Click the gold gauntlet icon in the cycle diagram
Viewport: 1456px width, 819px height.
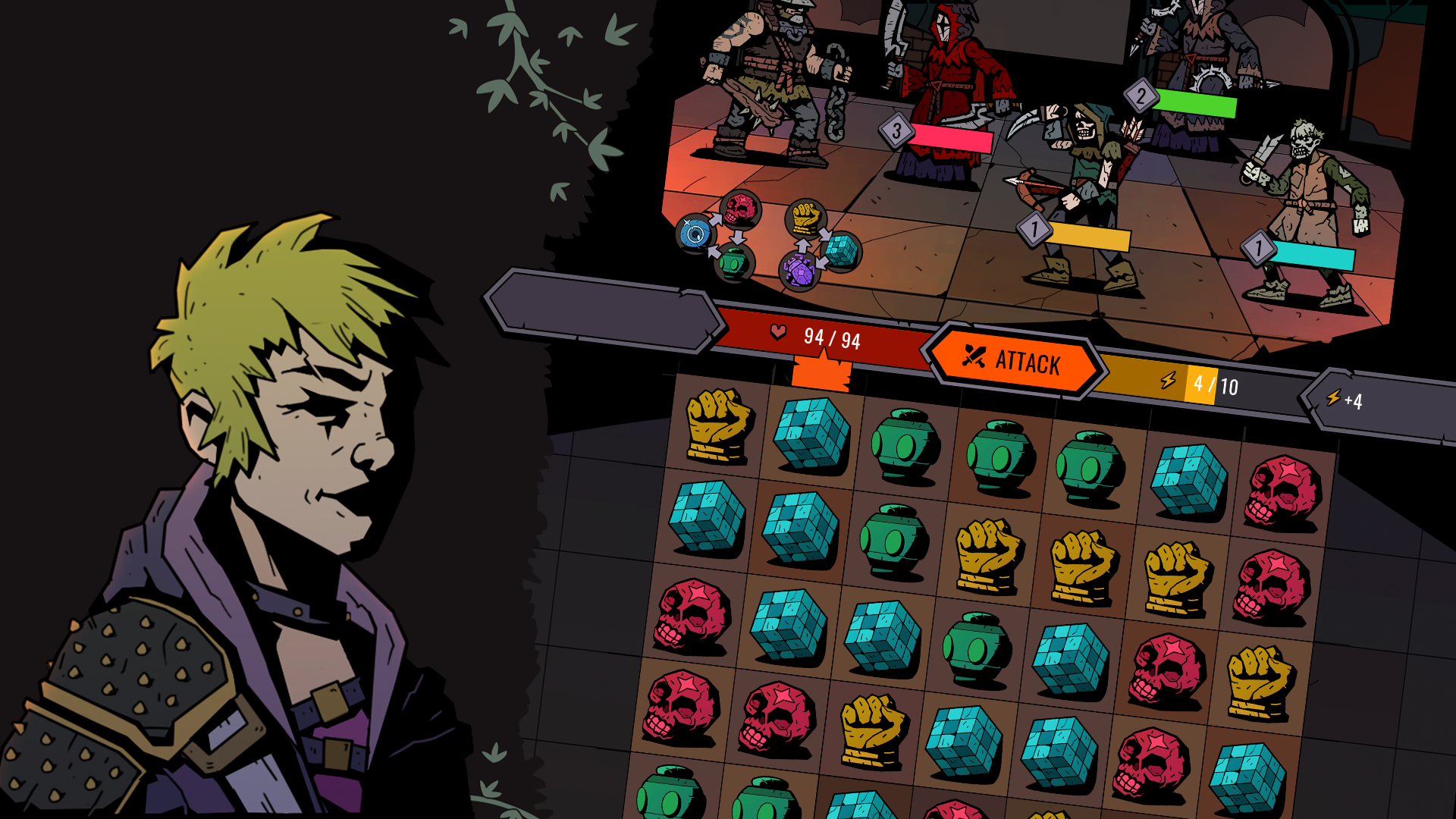pyautogui.click(x=805, y=217)
